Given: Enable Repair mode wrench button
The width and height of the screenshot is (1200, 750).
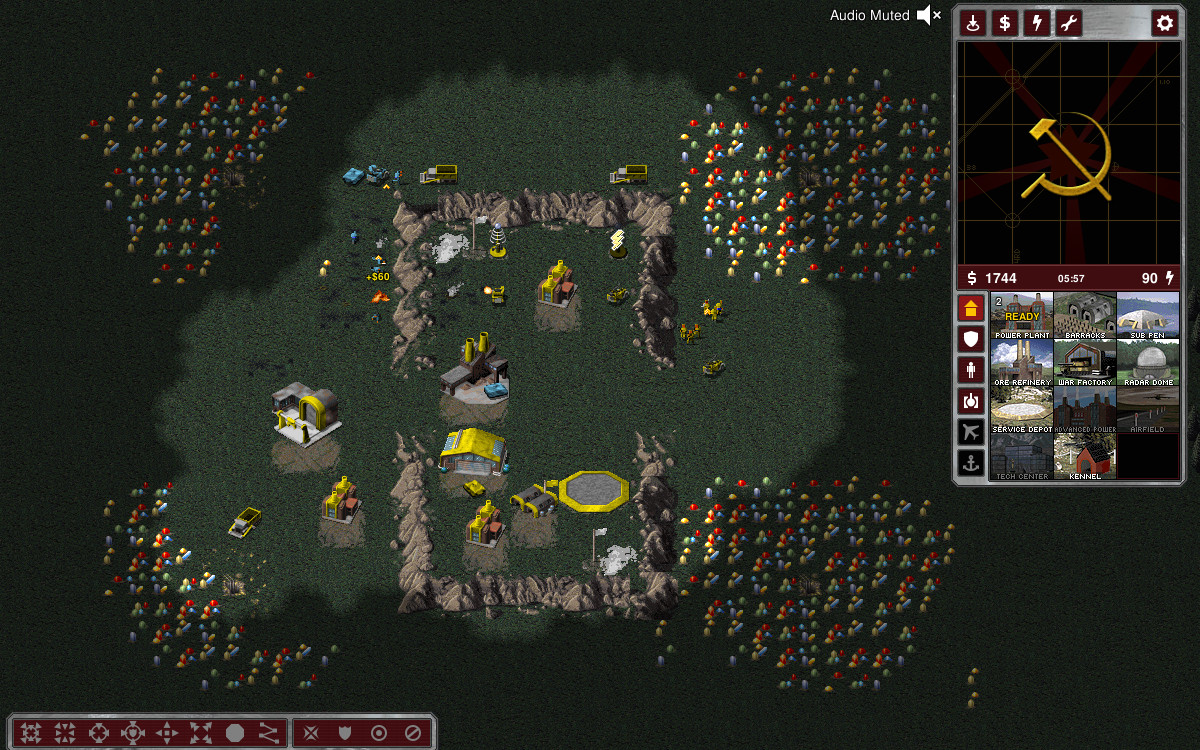Looking at the screenshot, I should click(1069, 23).
